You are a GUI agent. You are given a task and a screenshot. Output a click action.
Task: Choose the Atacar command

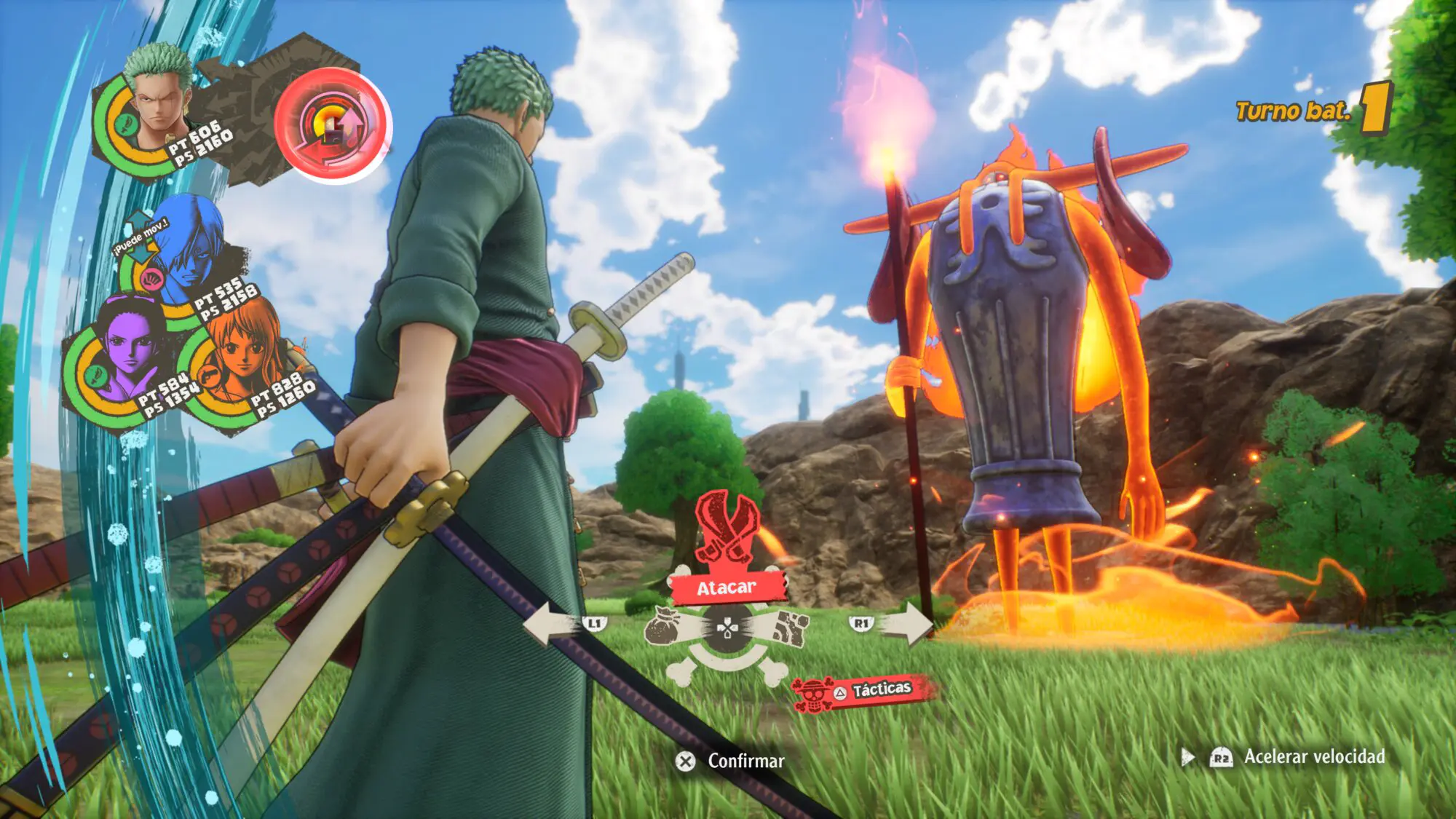[727, 587]
